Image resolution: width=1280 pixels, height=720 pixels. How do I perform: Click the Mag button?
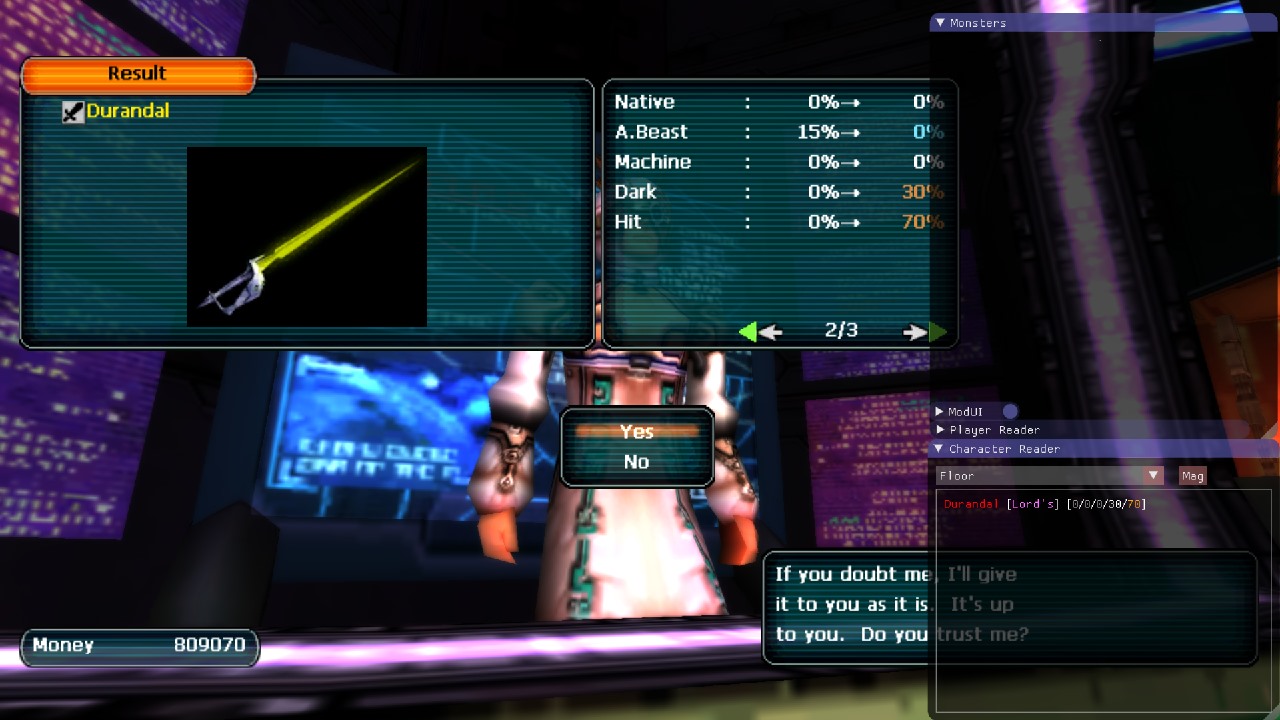click(1193, 476)
